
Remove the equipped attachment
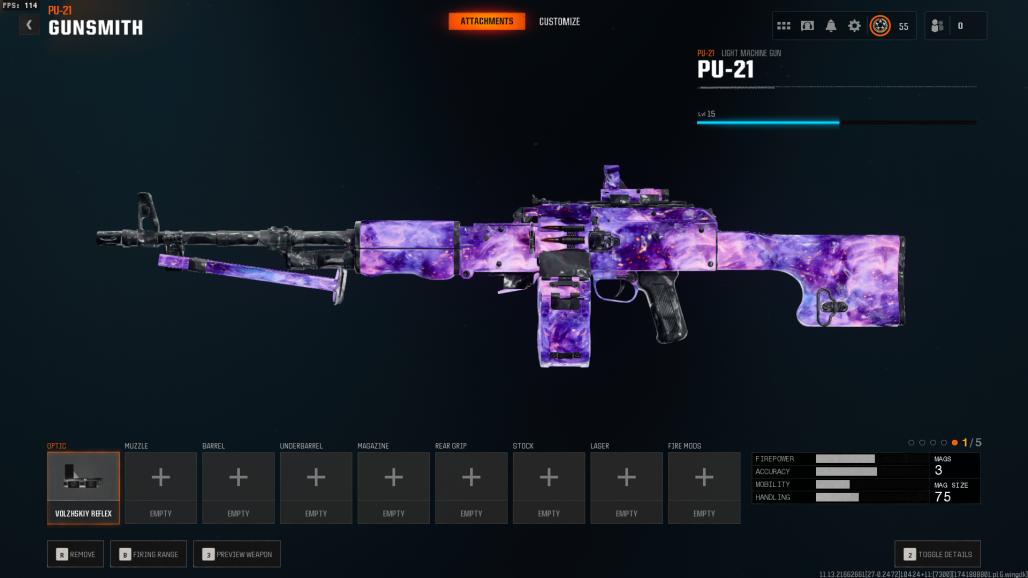pyautogui.click(x=75, y=554)
